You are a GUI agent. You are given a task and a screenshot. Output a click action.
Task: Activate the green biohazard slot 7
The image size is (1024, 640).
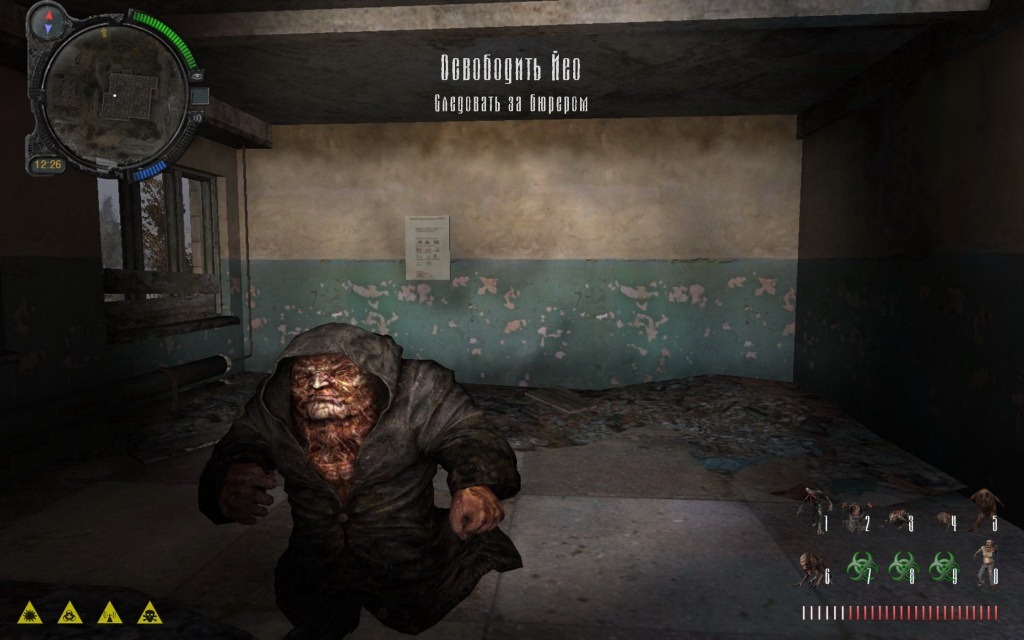point(856,567)
